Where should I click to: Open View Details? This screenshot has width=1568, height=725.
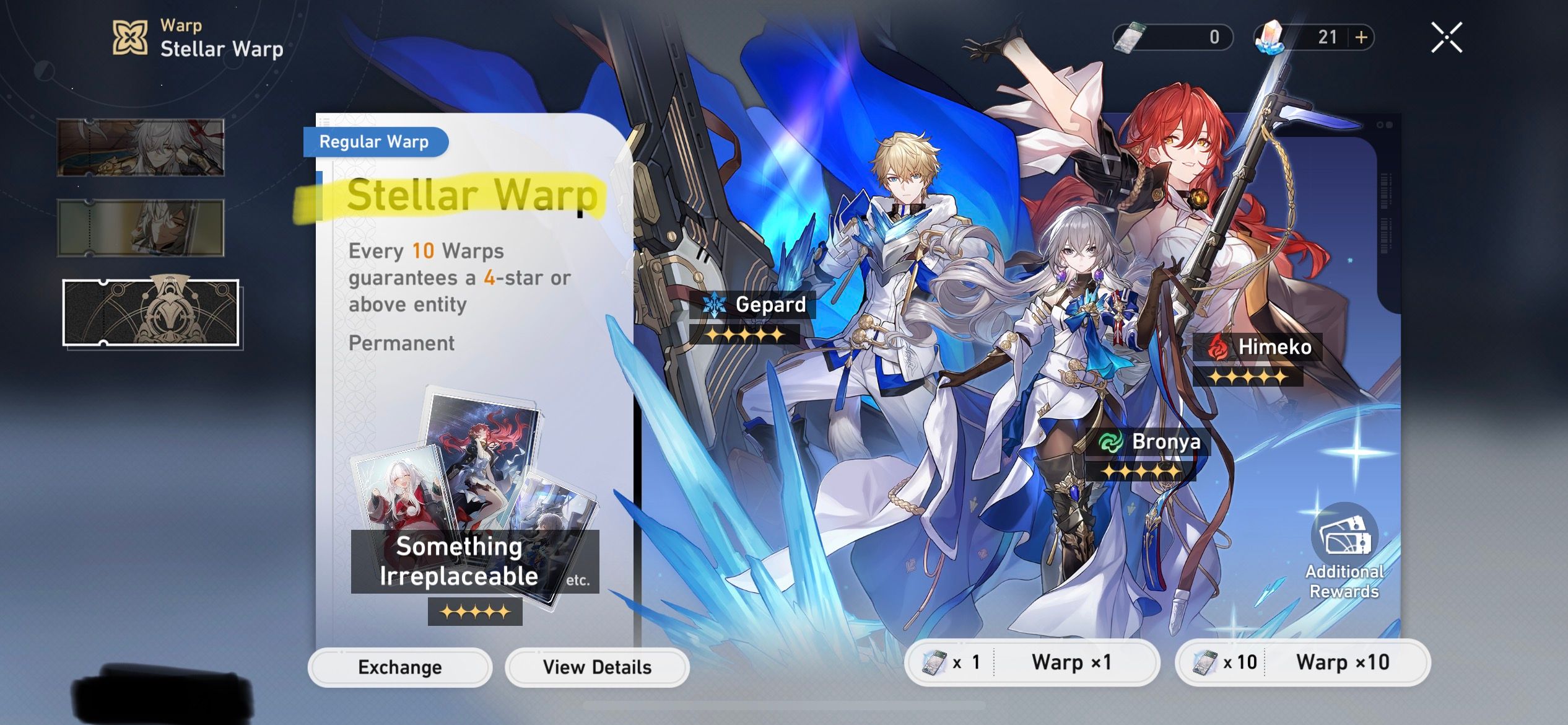(x=596, y=667)
